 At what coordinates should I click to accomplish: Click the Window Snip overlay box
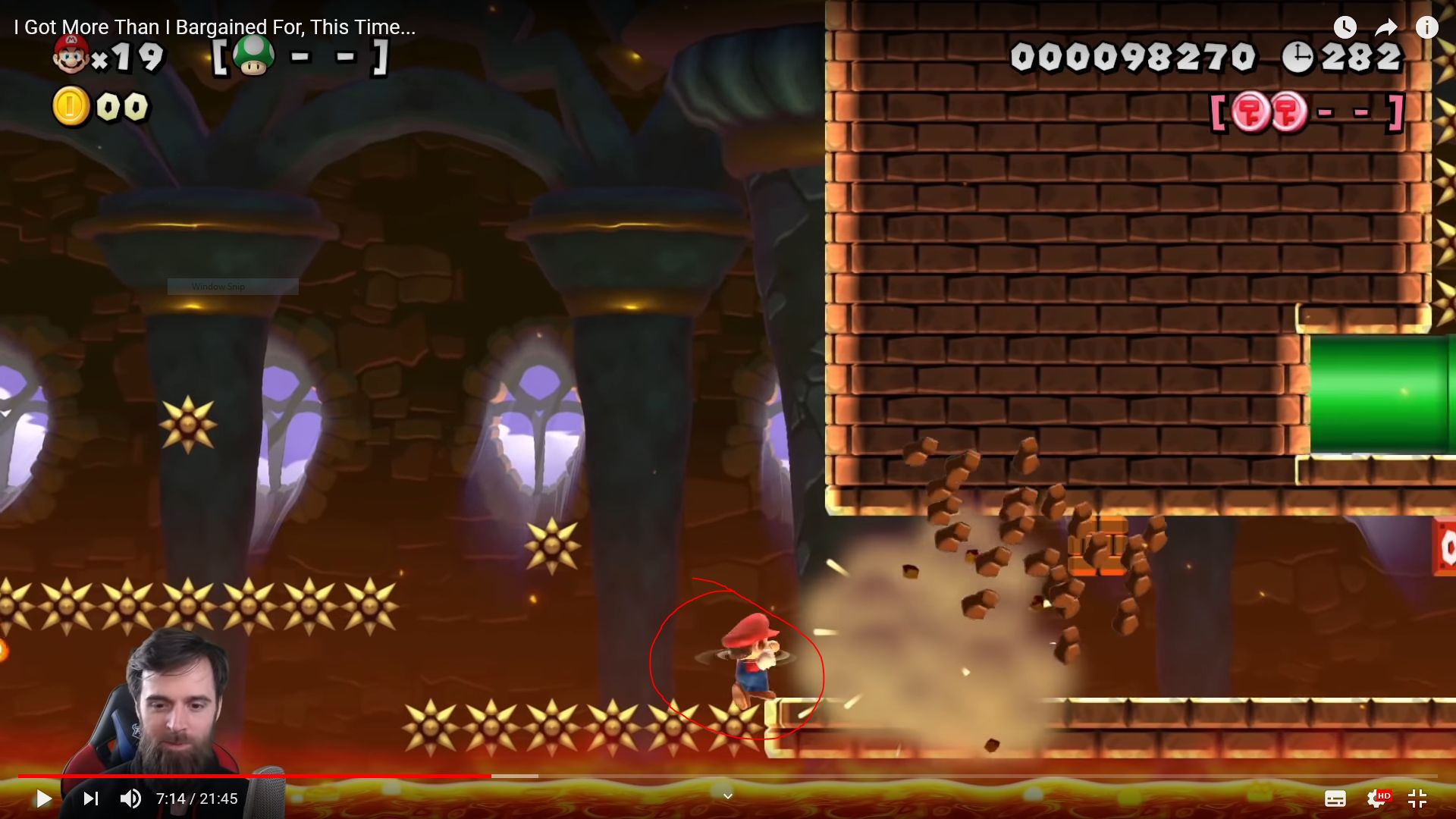click(232, 287)
